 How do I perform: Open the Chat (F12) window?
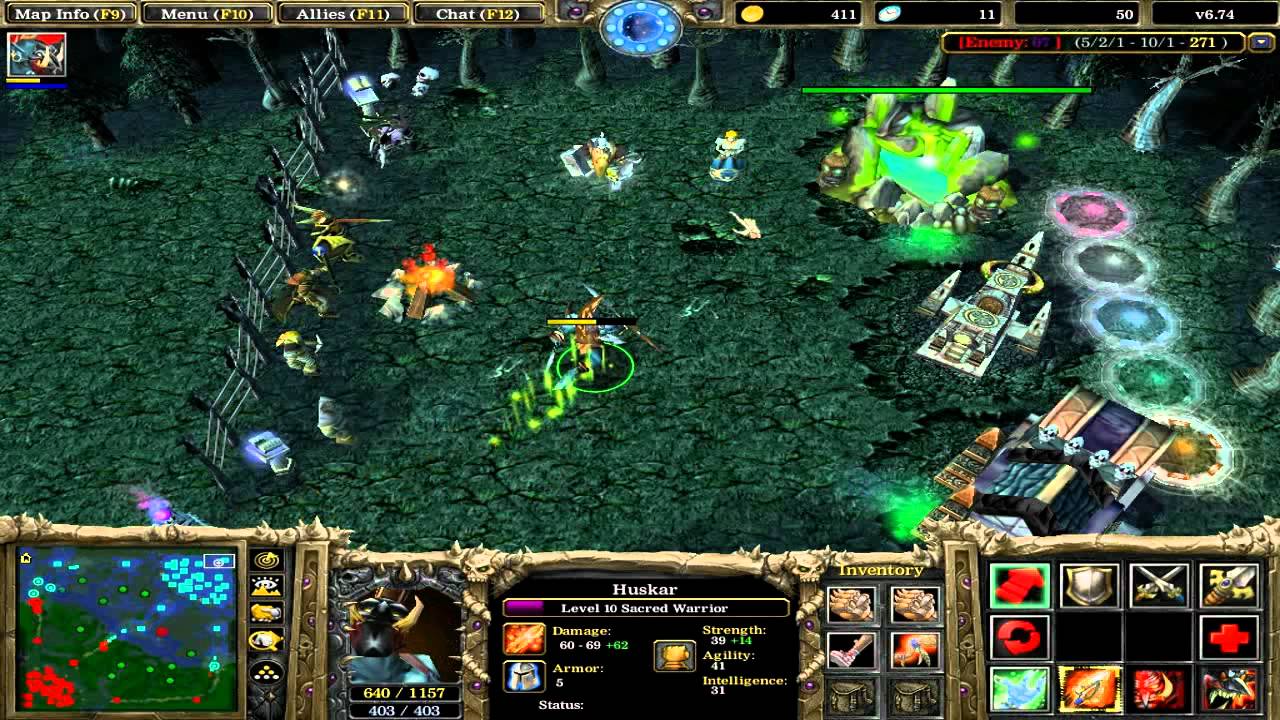coord(479,14)
